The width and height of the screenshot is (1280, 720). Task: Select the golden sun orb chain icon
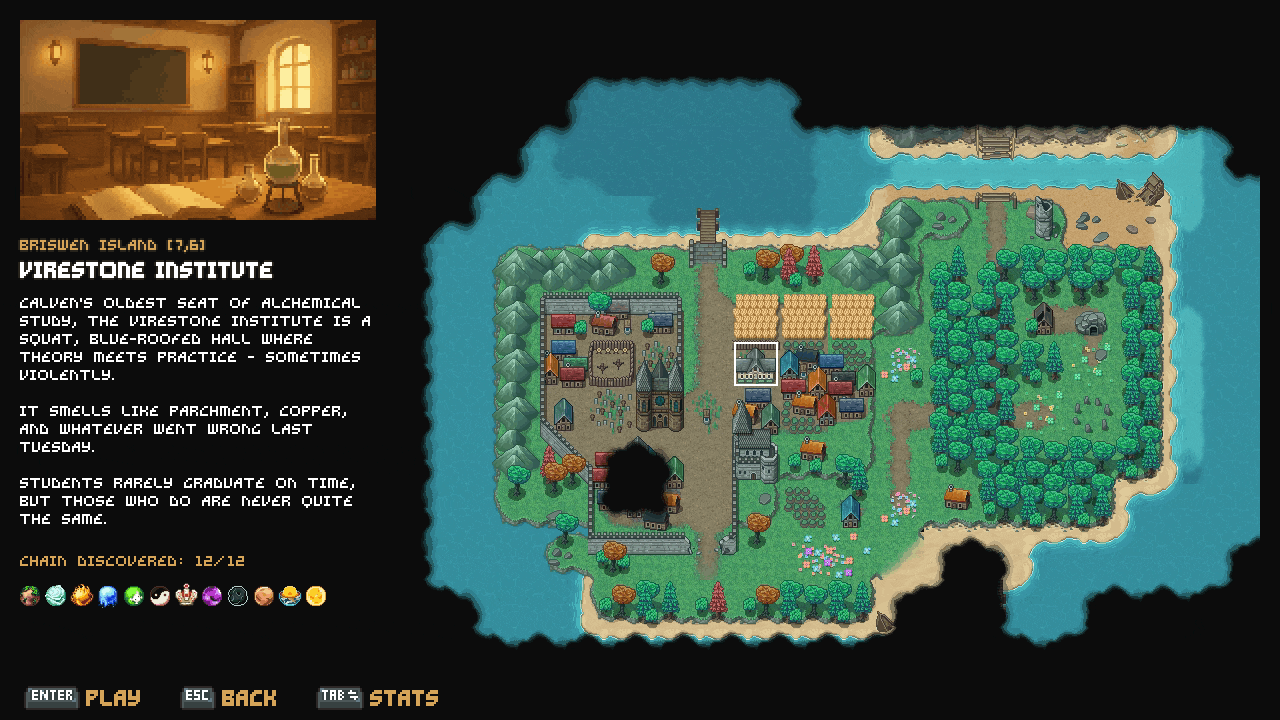pyautogui.click(x=316, y=597)
